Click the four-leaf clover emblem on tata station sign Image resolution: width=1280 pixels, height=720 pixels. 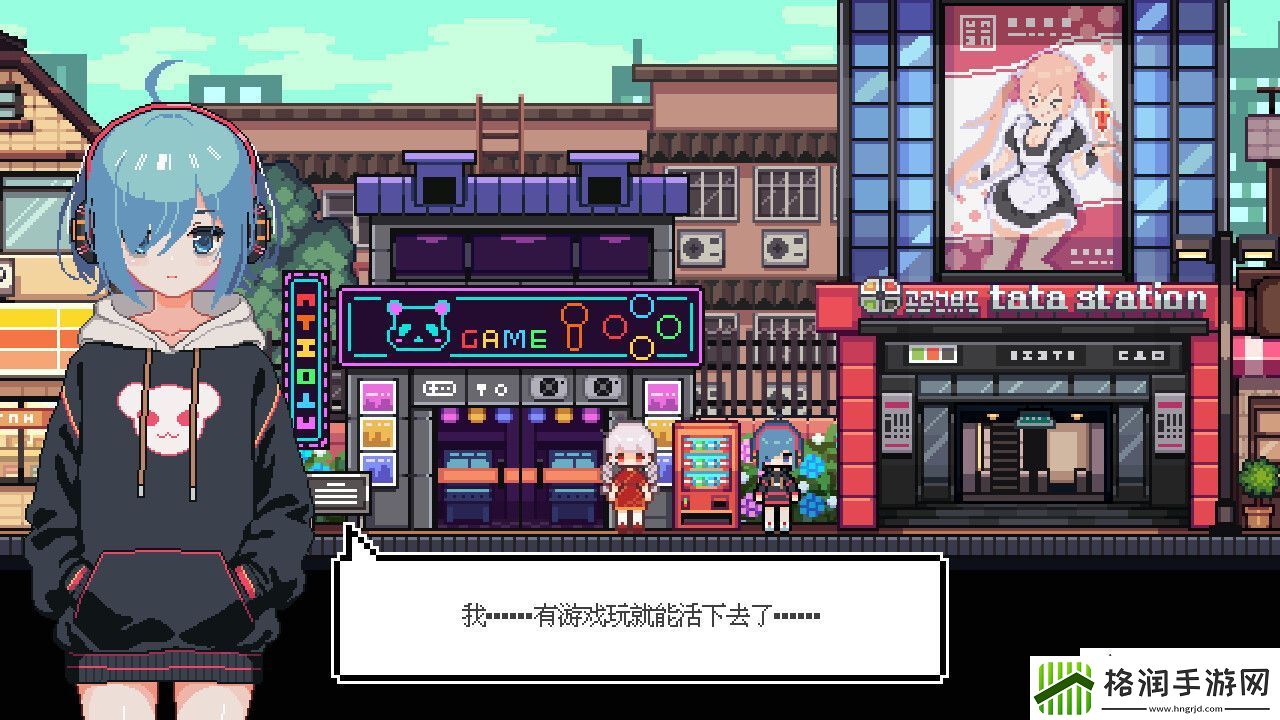(881, 296)
